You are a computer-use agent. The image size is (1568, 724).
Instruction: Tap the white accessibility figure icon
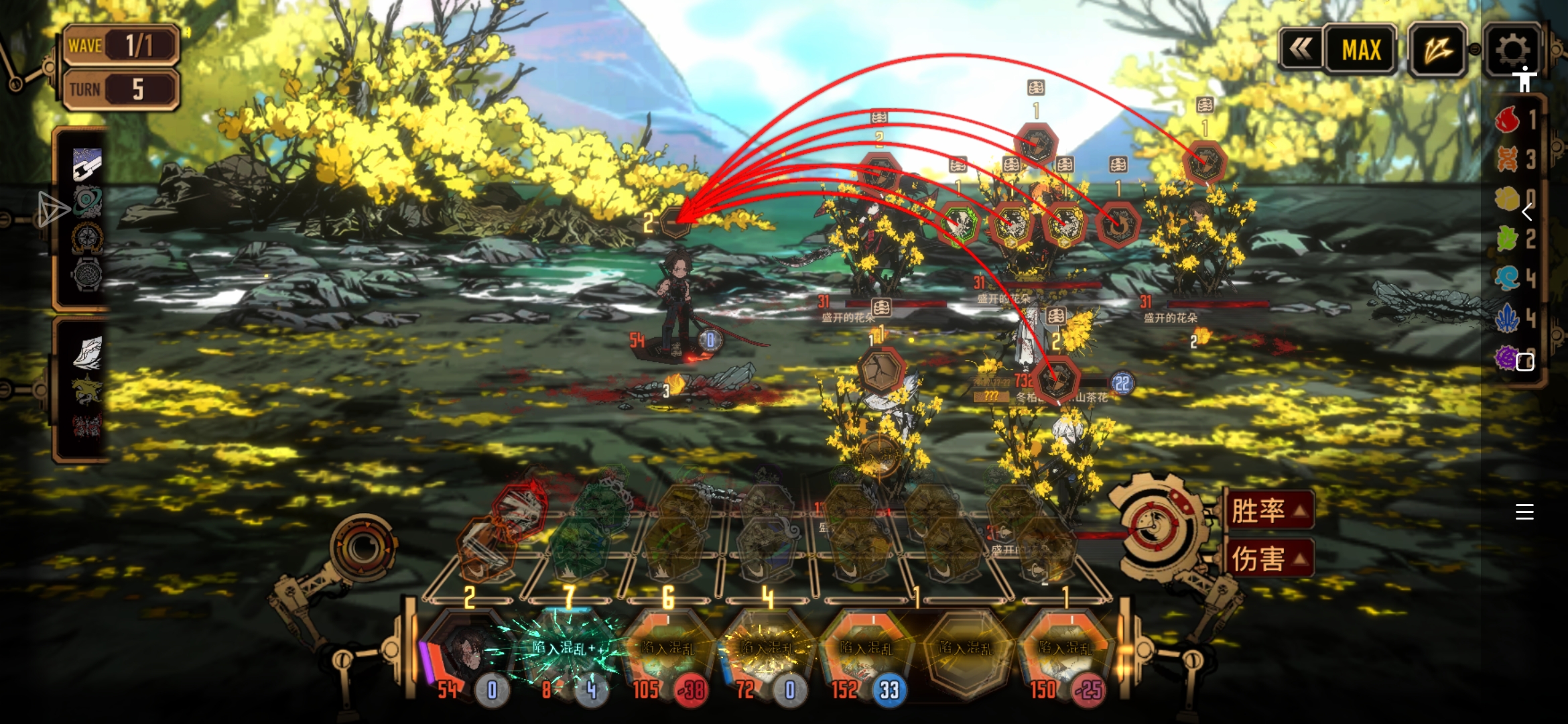tap(1524, 79)
